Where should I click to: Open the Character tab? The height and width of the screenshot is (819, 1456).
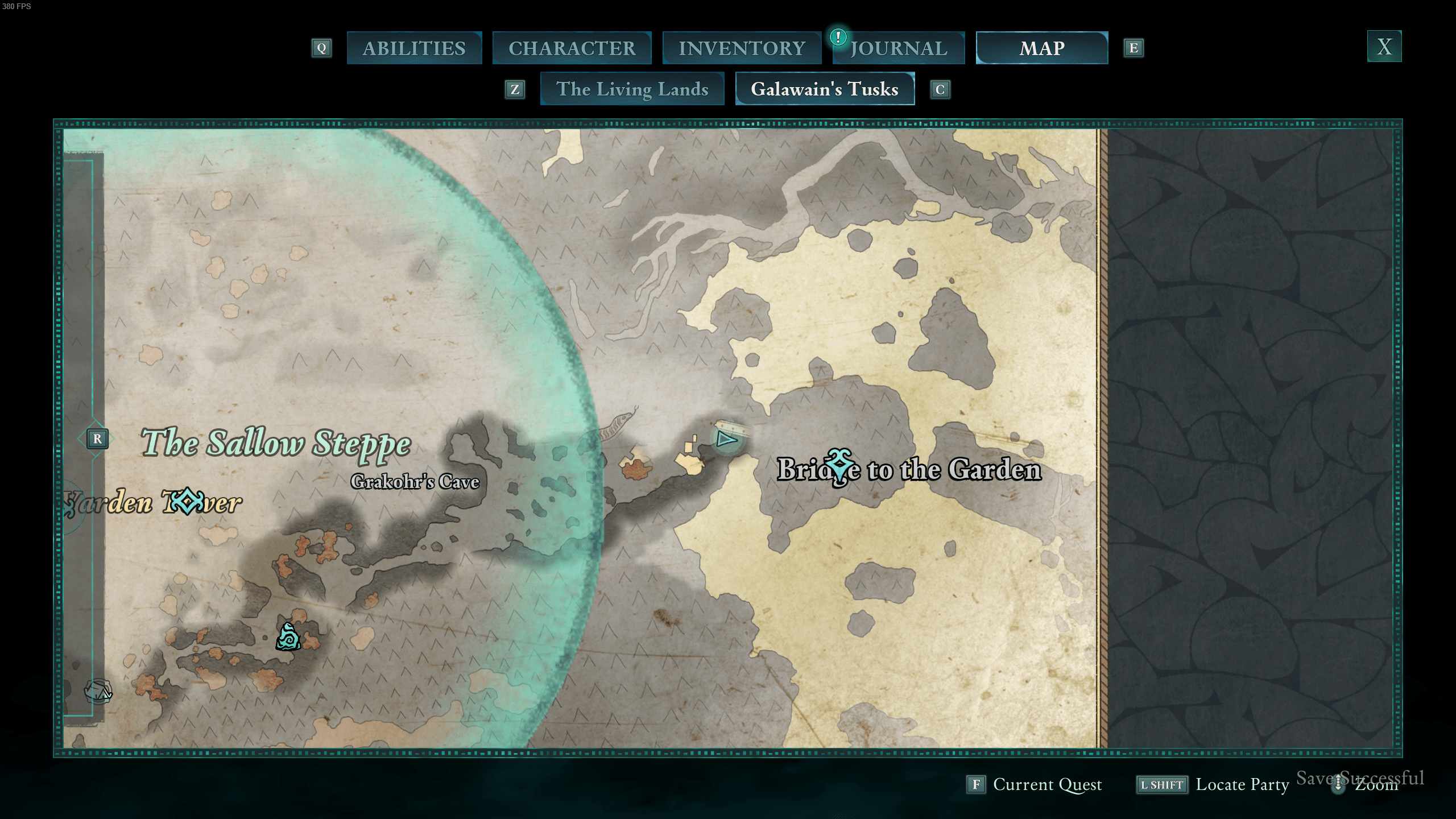tap(572, 48)
